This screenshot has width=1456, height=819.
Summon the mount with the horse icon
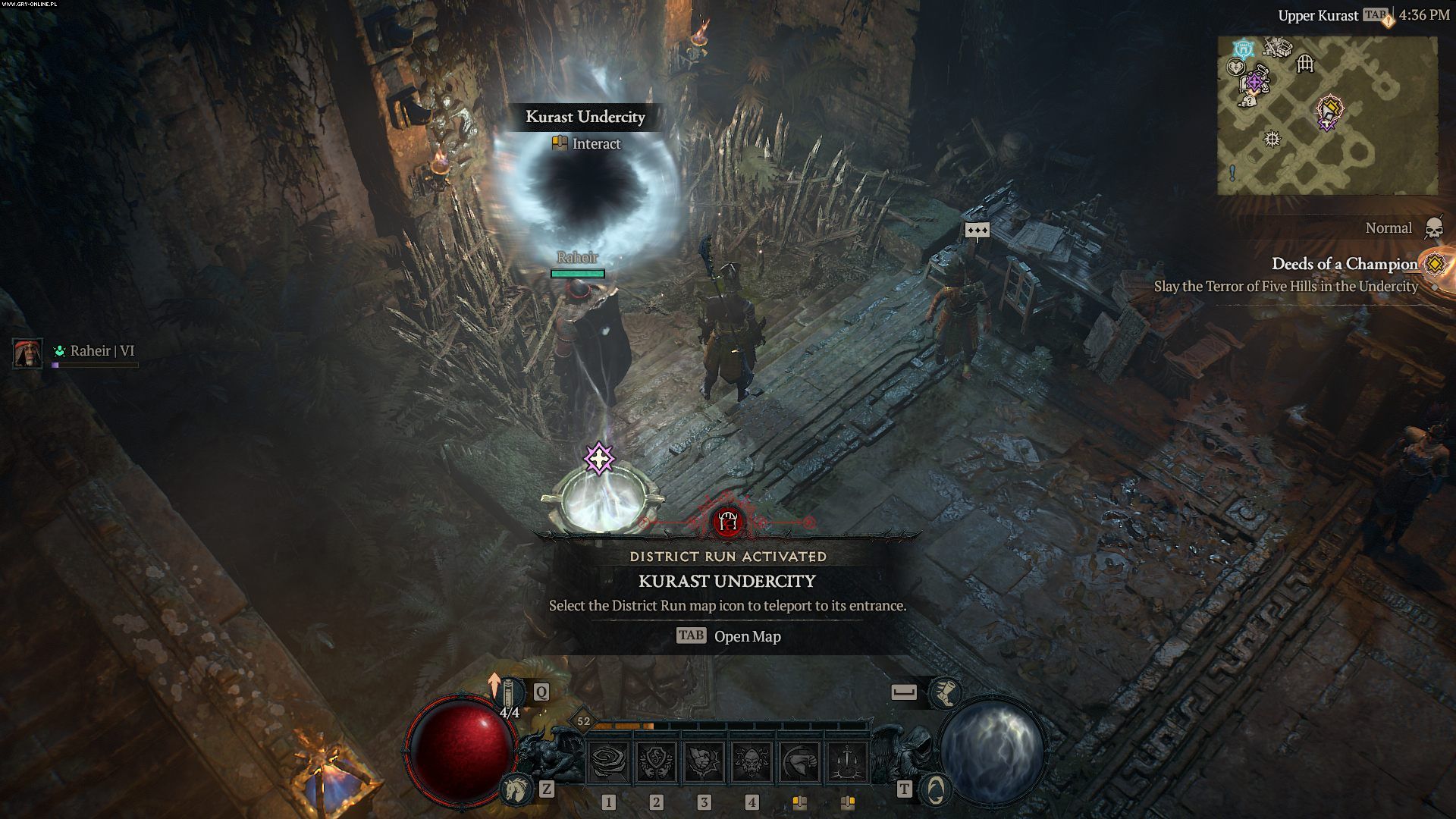[x=515, y=790]
